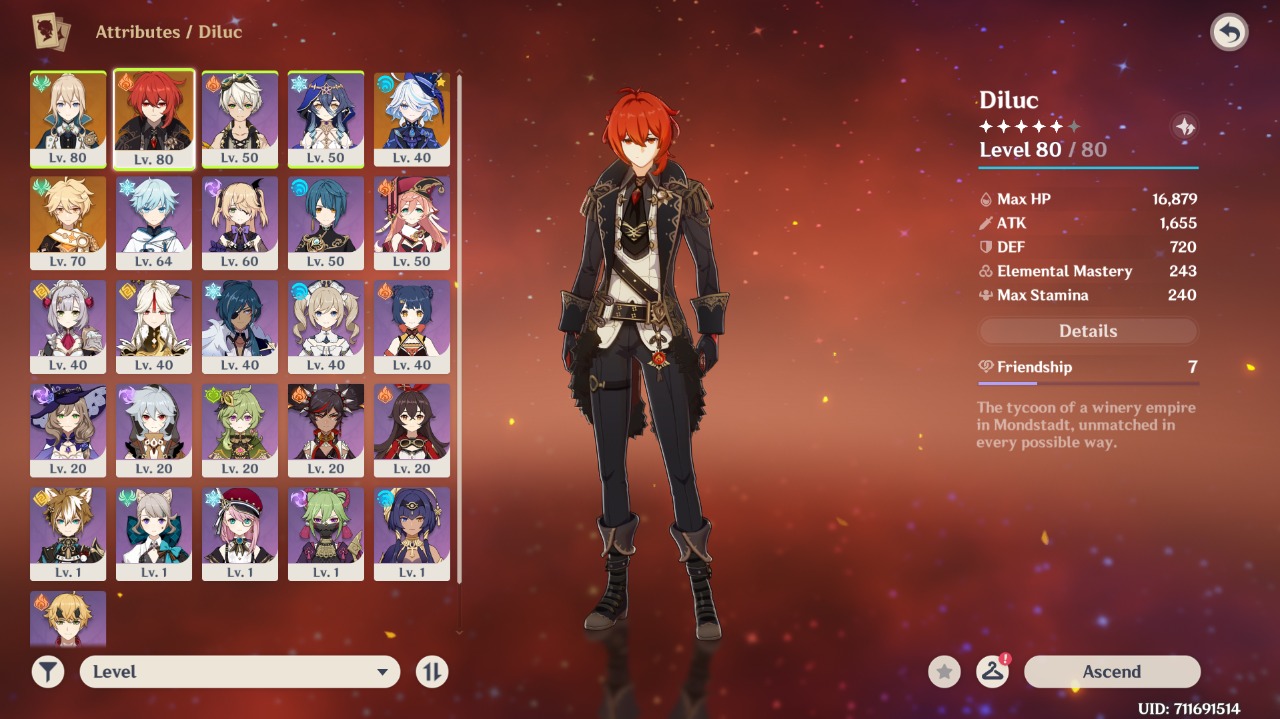The width and height of the screenshot is (1280, 719).
Task: Pick Kaeya with the eyepatch
Action: pos(240,326)
